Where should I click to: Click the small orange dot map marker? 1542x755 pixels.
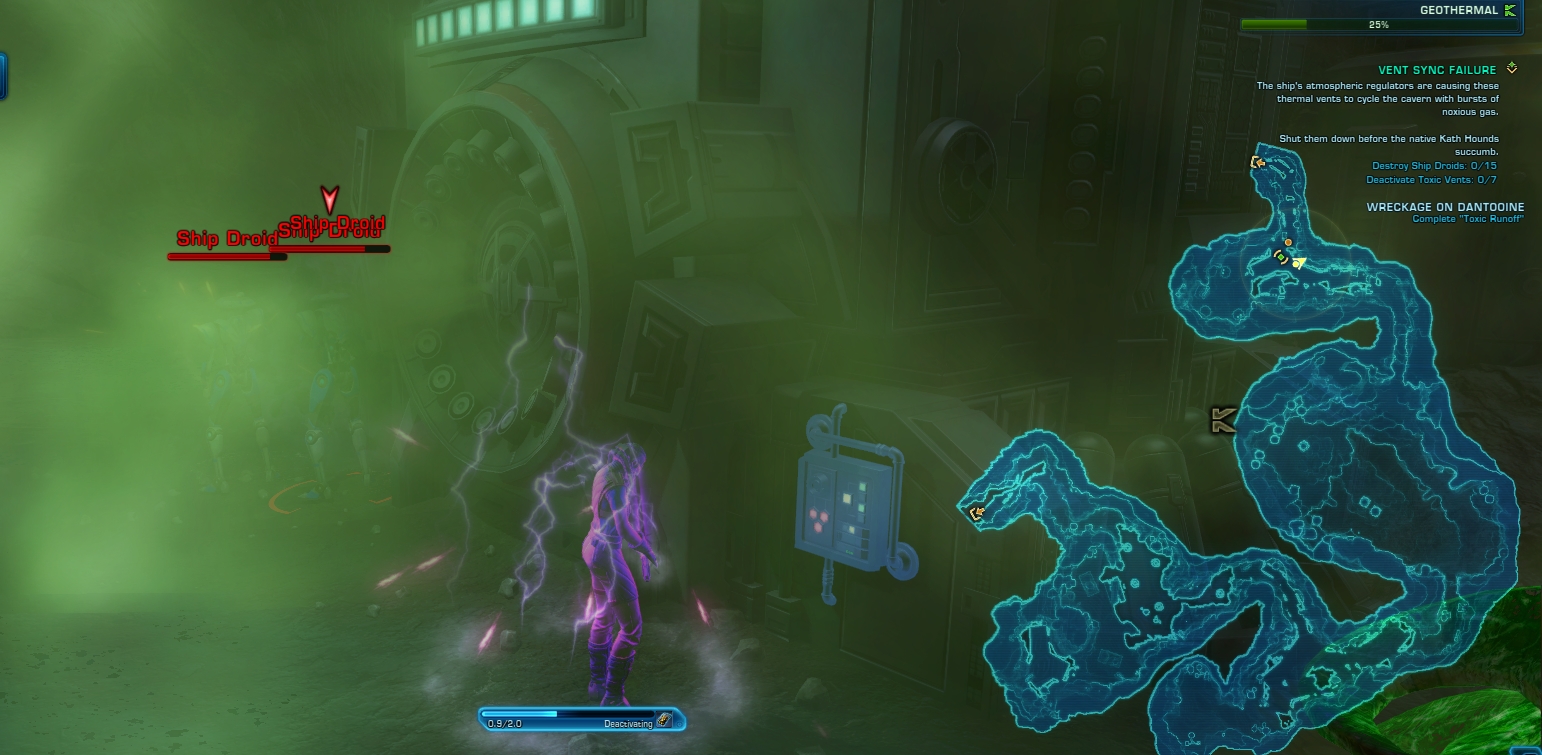coord(1288,242)
